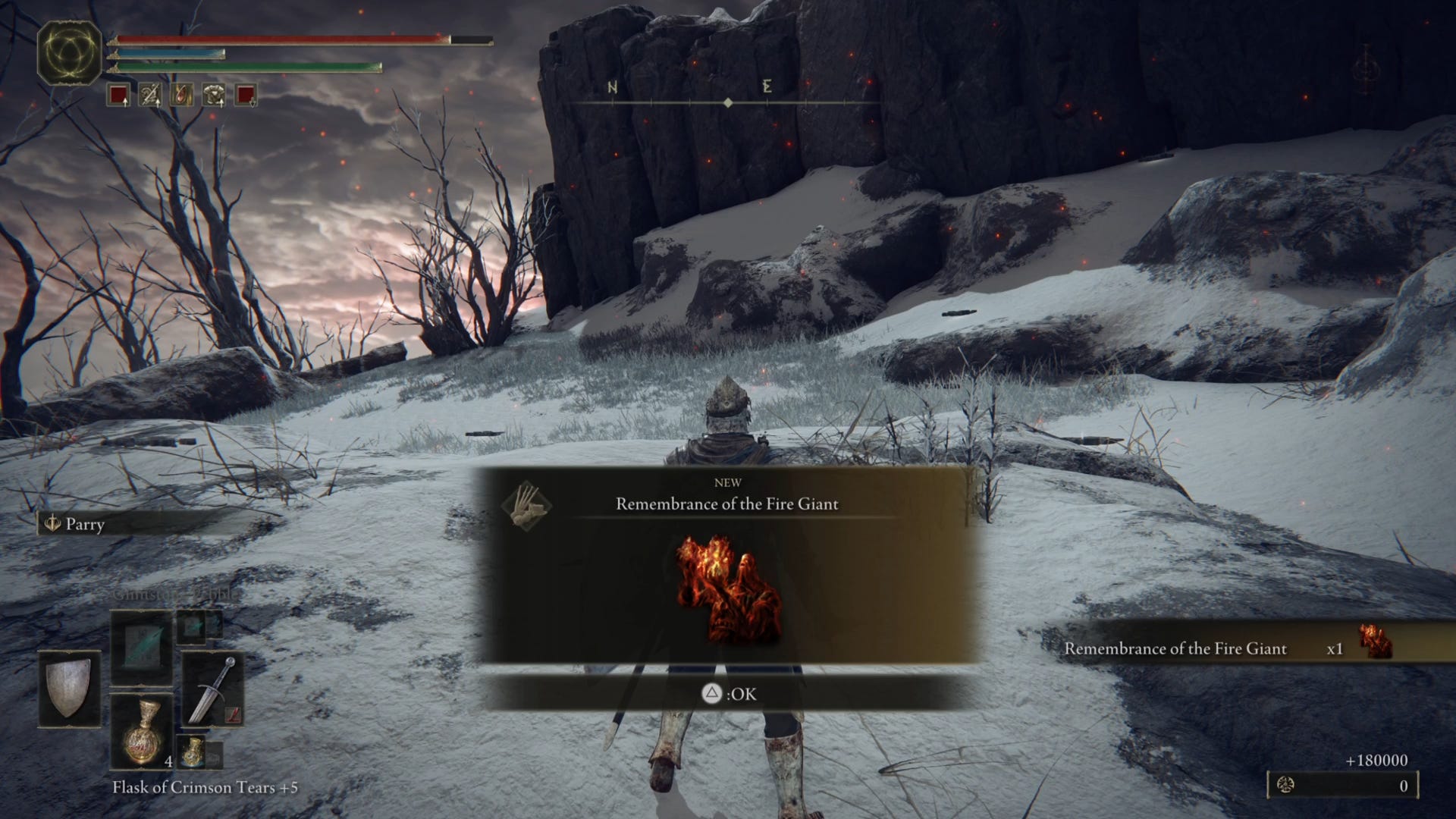Click the Flask of Cerulean Tears pouch icon
Viewport: 1456px width, 819px height.
tap(193, 752)
